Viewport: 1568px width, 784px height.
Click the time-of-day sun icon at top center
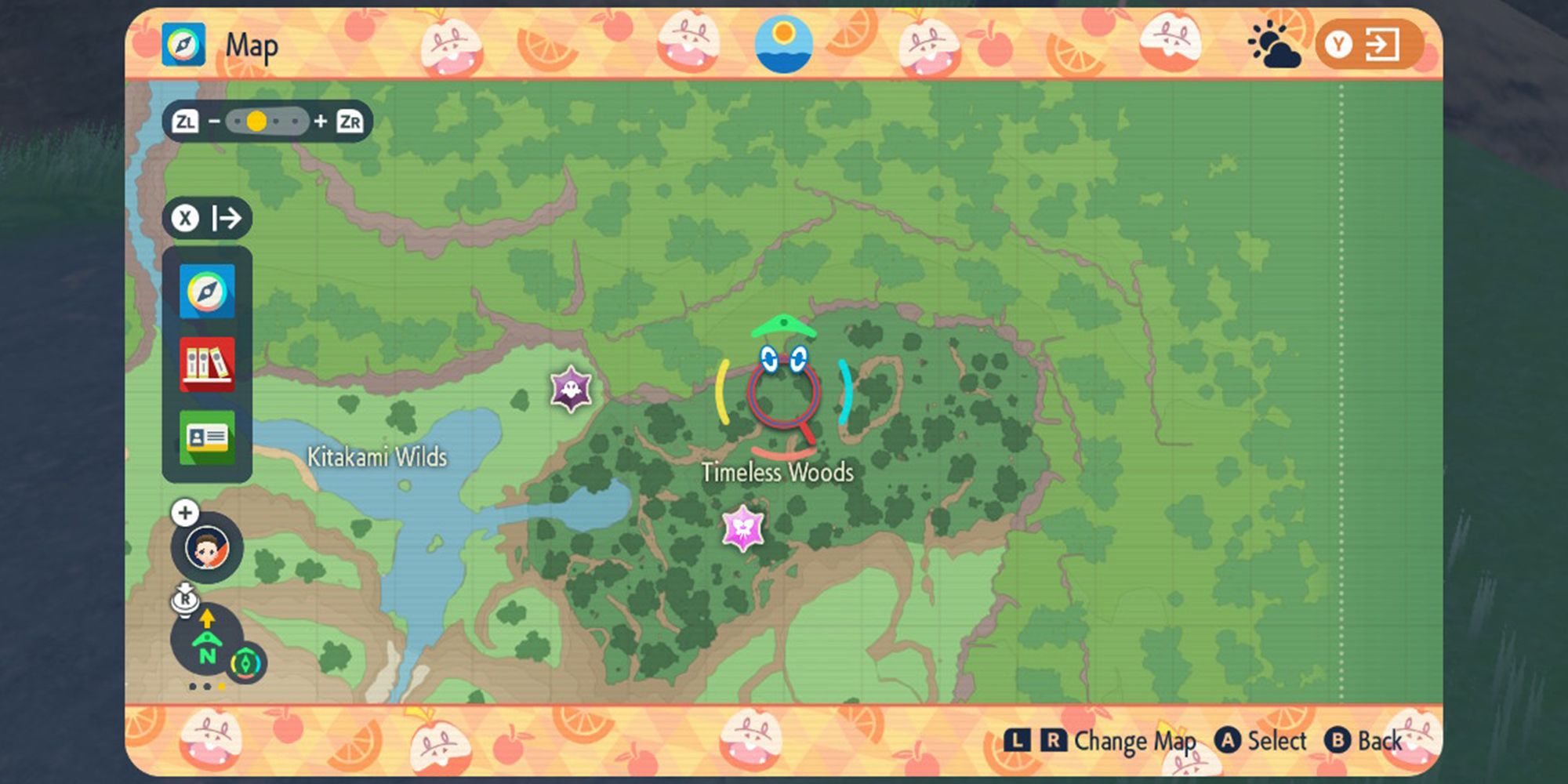point(784,45)
